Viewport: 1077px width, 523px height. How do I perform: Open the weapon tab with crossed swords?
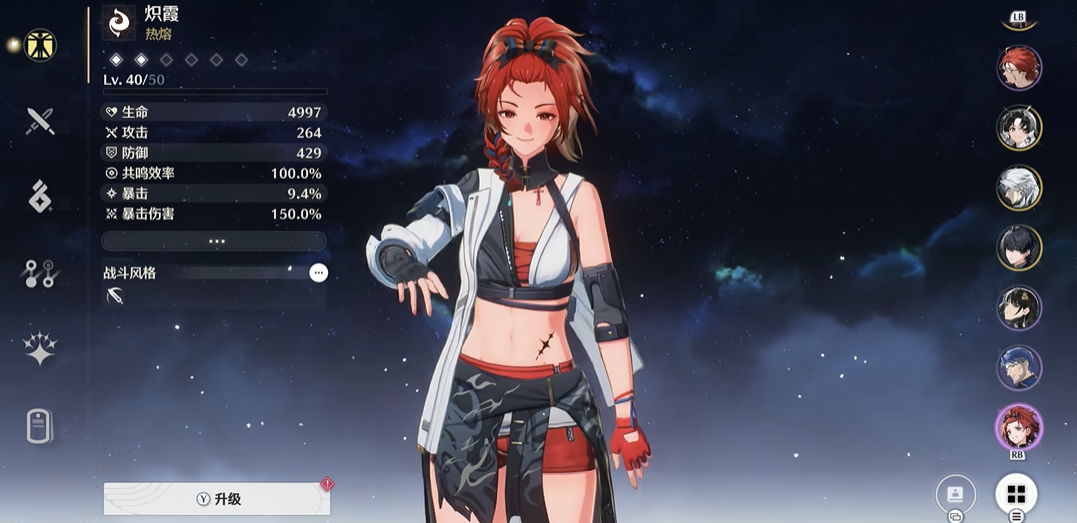pyautogui.click(x=40, y=122)
